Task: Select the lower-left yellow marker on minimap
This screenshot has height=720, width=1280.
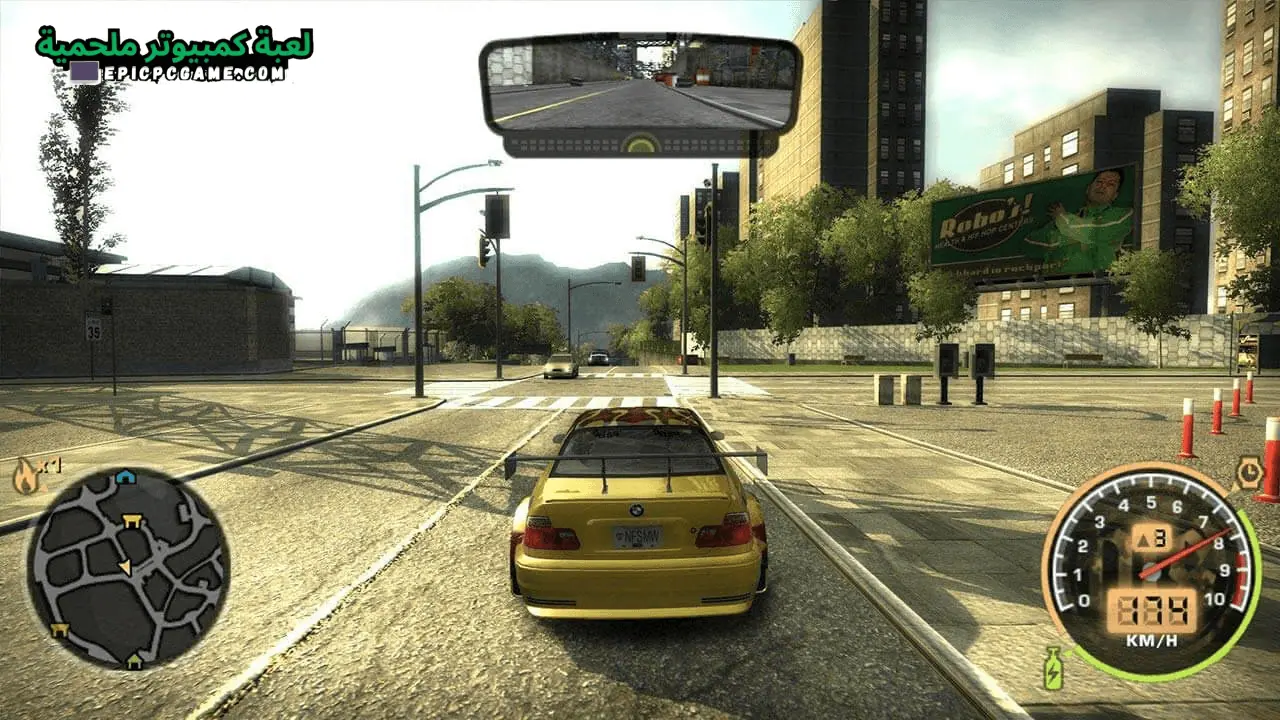Action: coord(58,629)
